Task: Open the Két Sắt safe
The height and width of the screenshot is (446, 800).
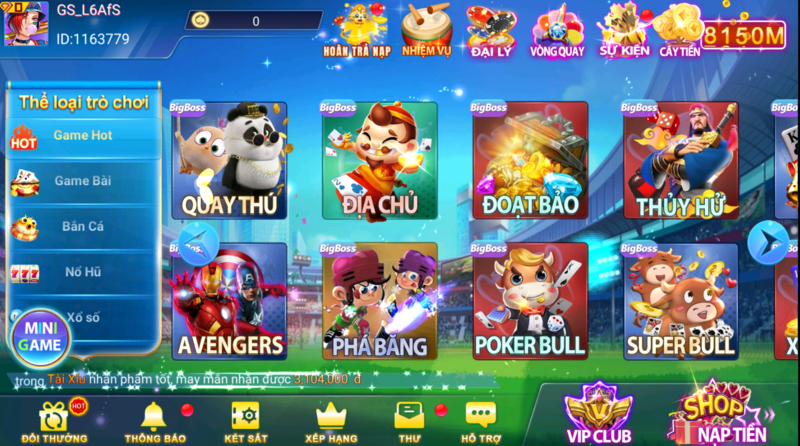Action: click(x=244, y=422)
